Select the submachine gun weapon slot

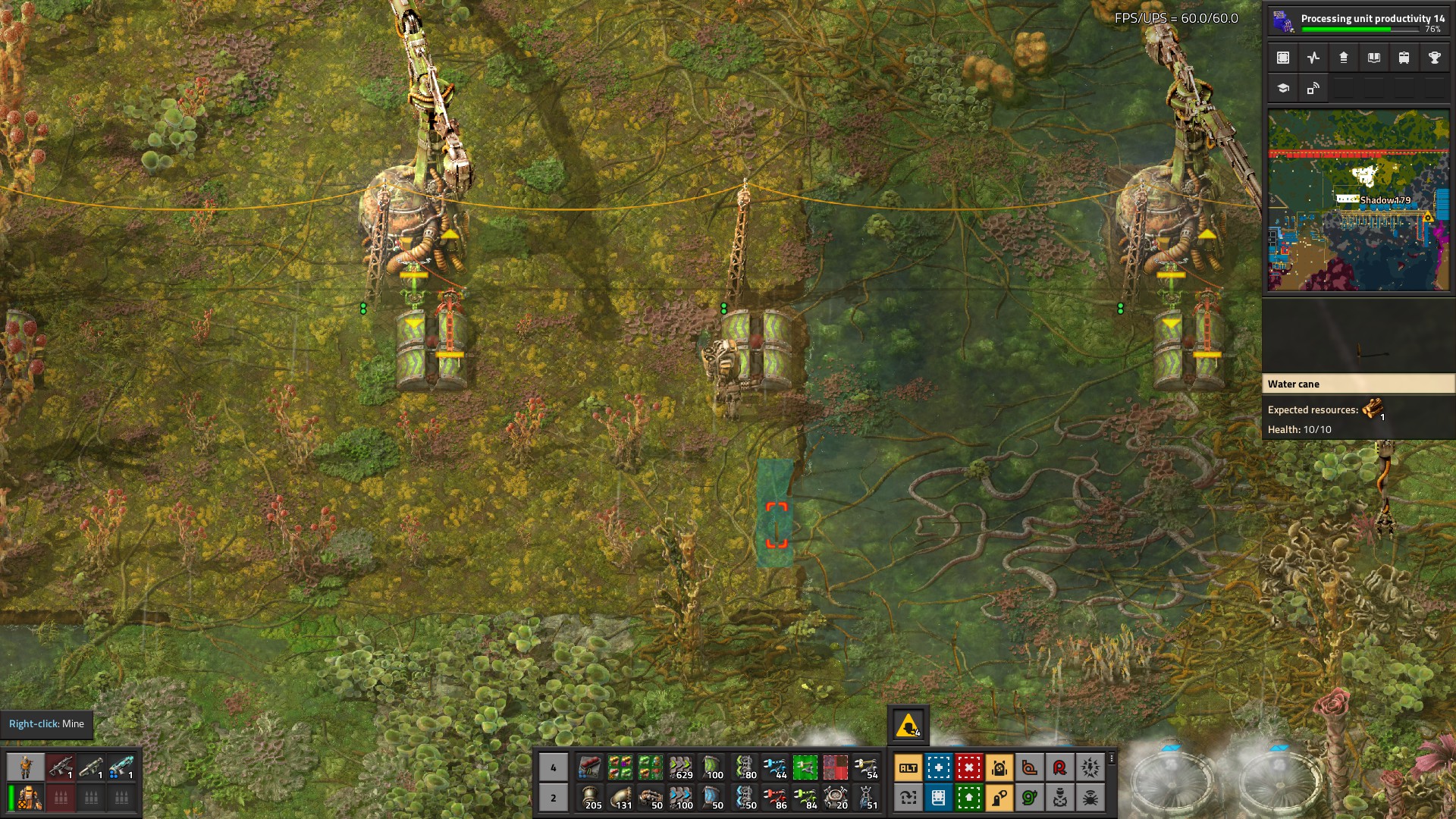click(61, 767)
